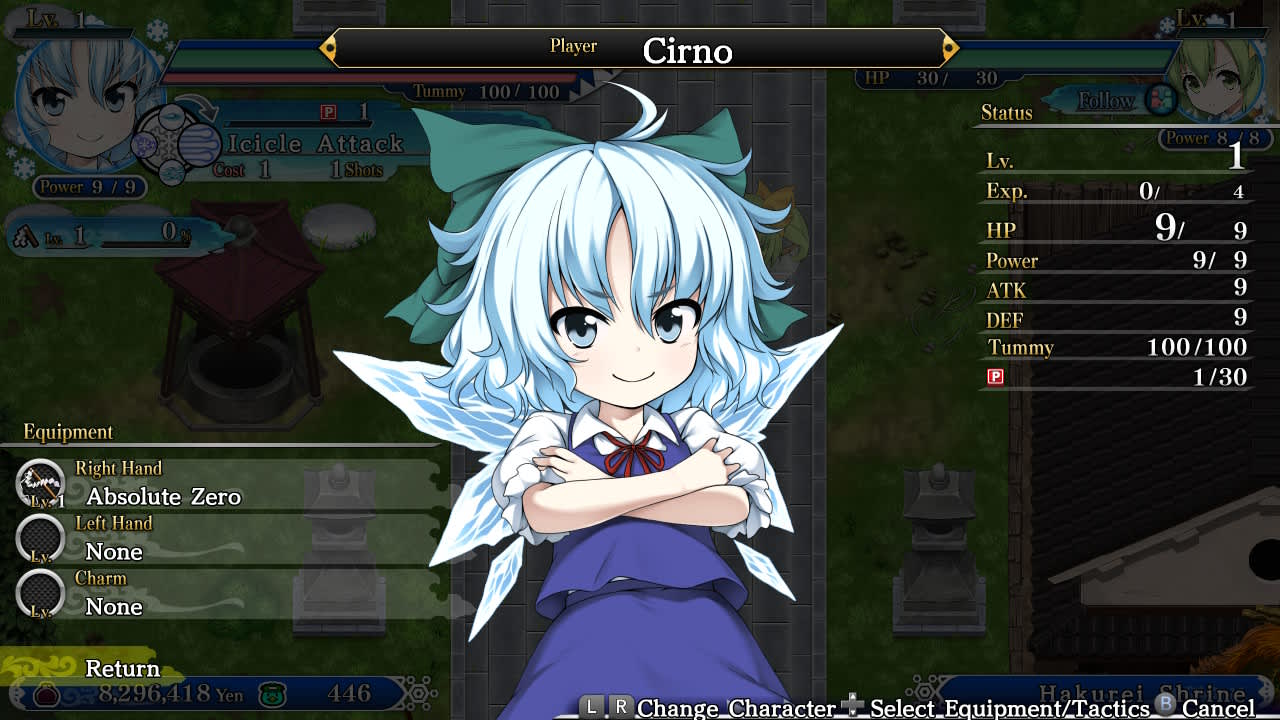Image resolution: width=1280 pixels, height=720 pixels.
Task: Open the Status panel header
Action: click(1006, 113)
